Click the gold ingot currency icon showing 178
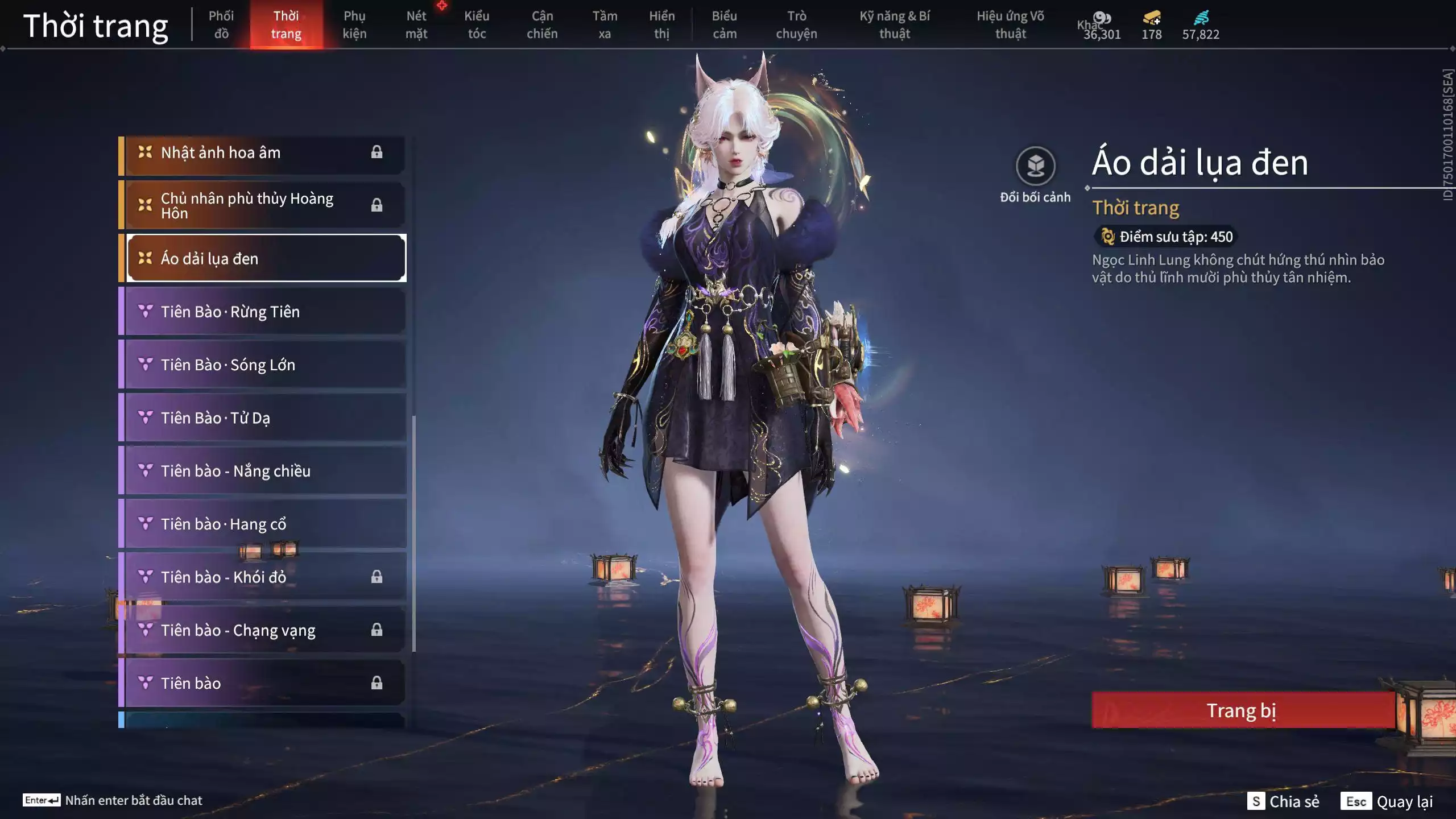1456x819 pixels. pyautogui.click(x=1149, y=18)
